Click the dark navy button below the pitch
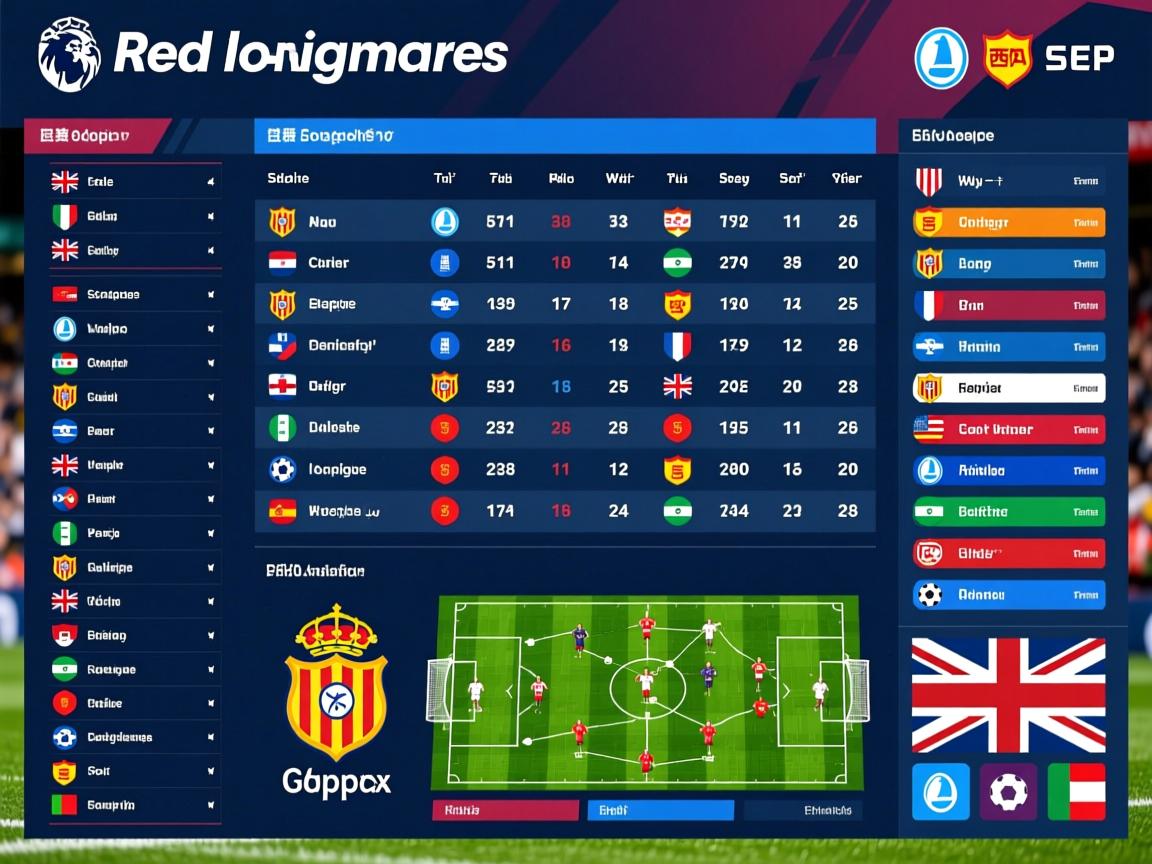The width and height of the screenshot is (1152, 864). 806,810
